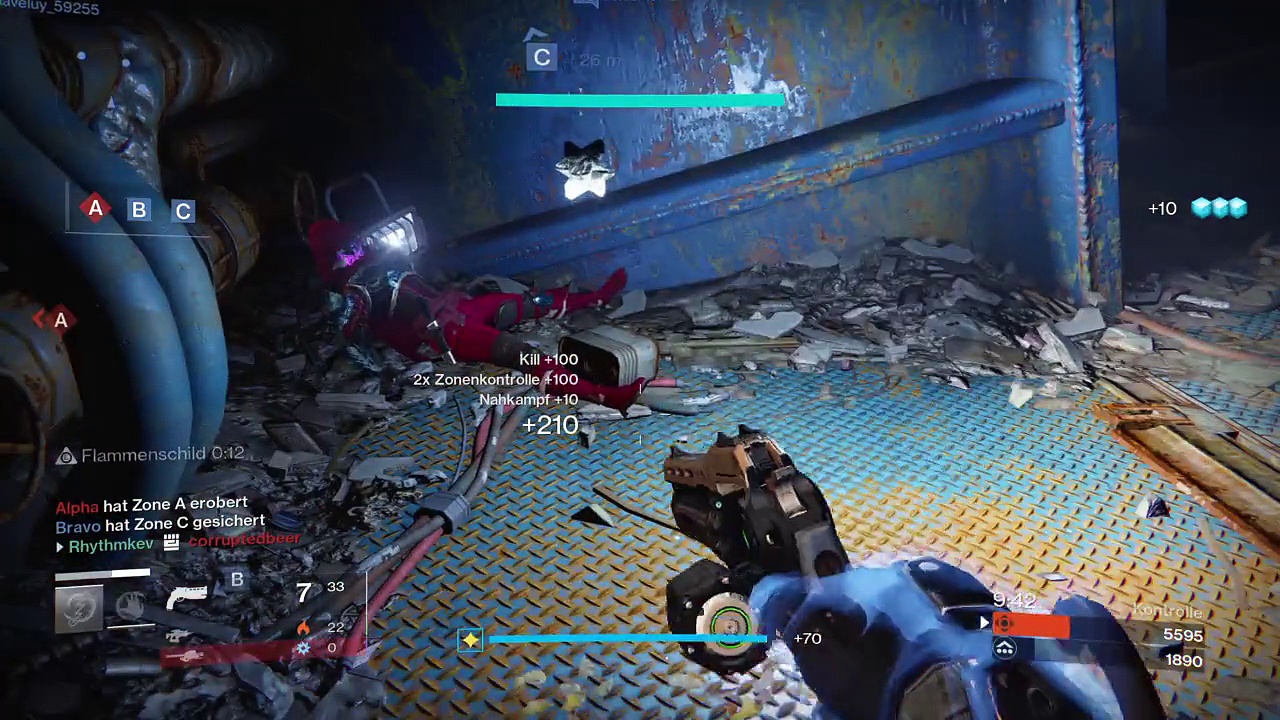Click the Zone B status indicator
1280x720 pixels.
pos(139,210)
